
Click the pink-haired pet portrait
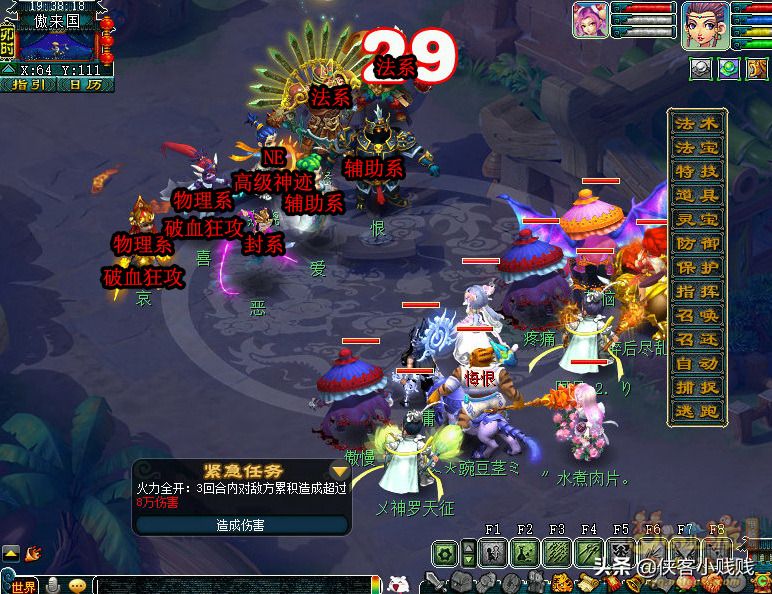click(589, 21)
